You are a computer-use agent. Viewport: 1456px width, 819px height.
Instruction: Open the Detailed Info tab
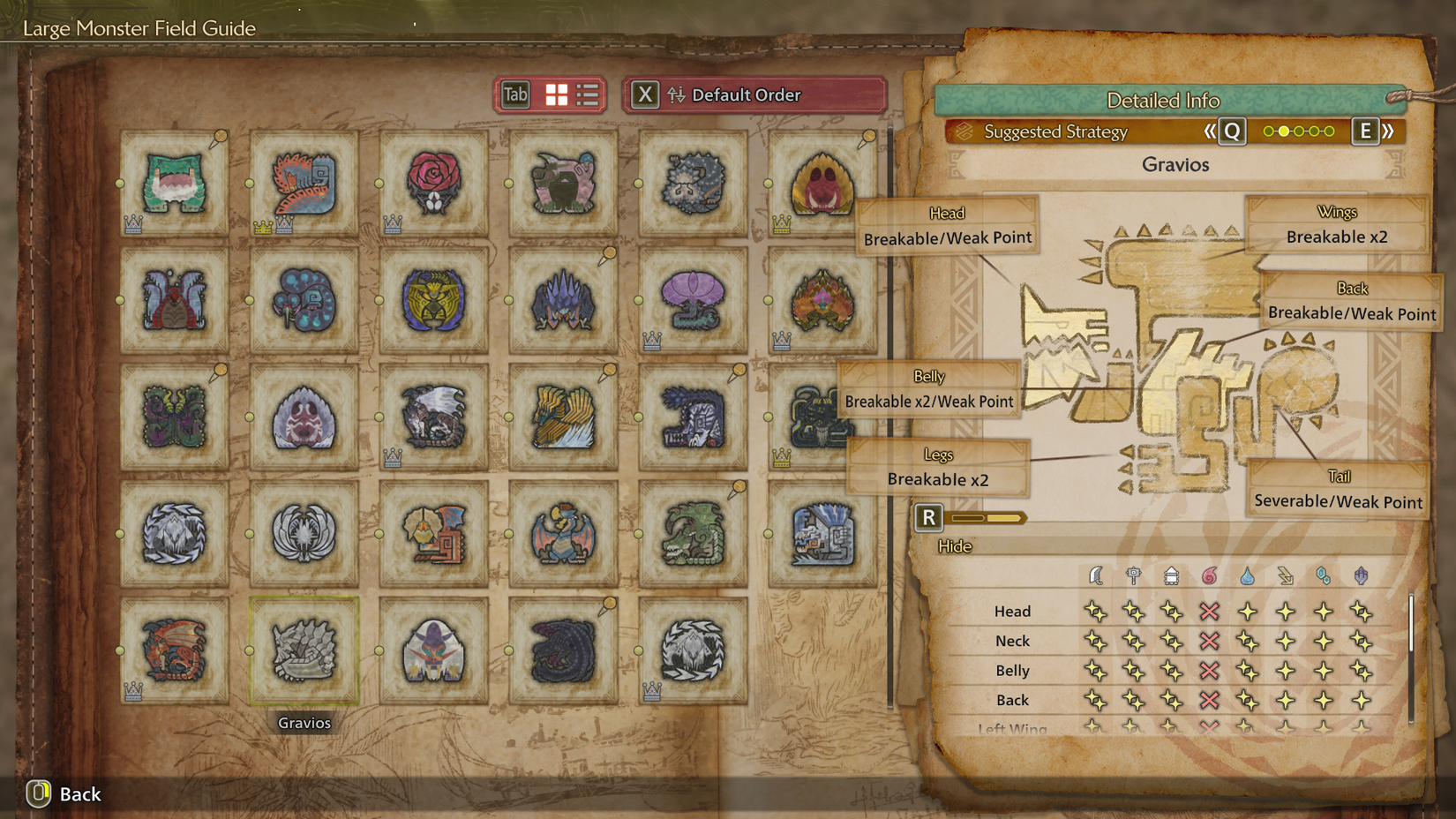[1165, 101]
